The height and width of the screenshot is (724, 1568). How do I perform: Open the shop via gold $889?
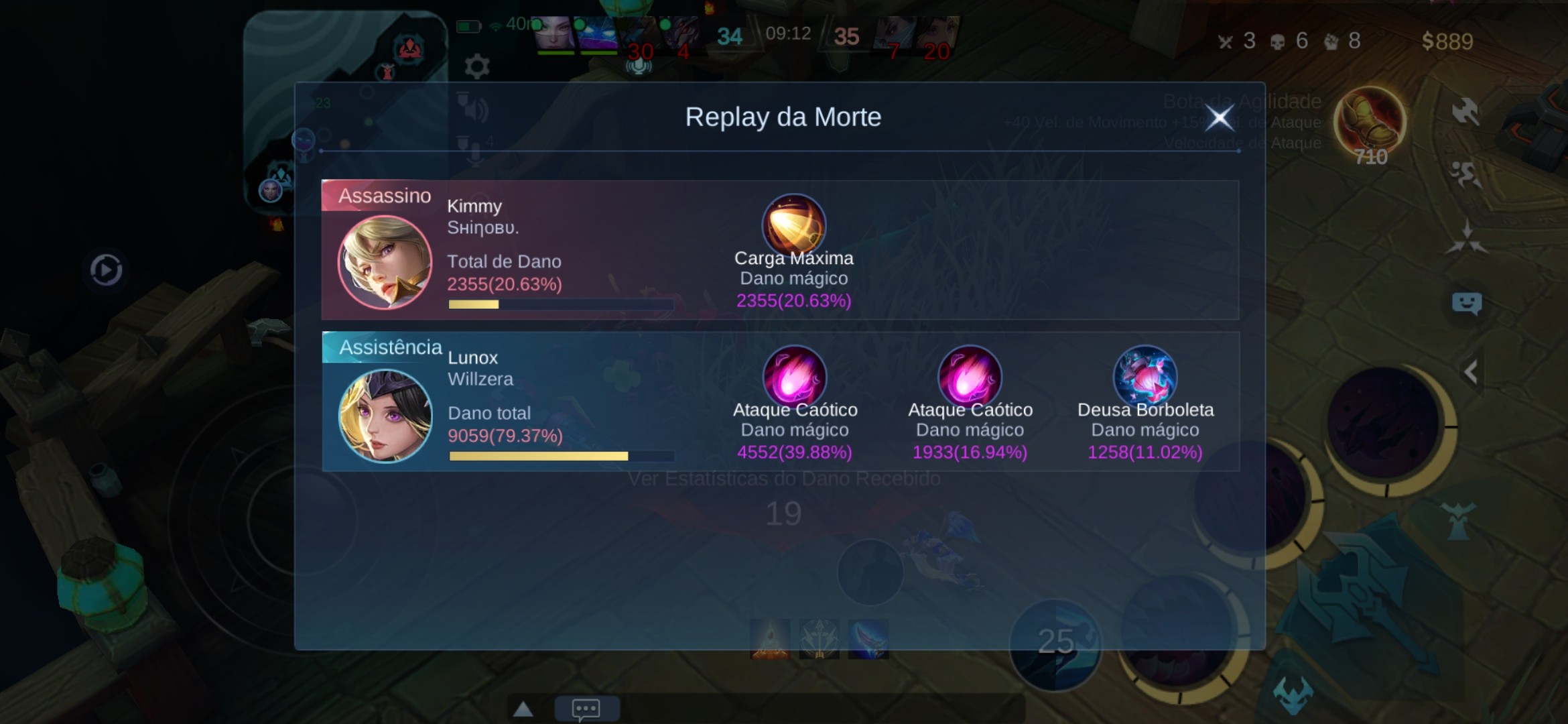click(1447, 42)
